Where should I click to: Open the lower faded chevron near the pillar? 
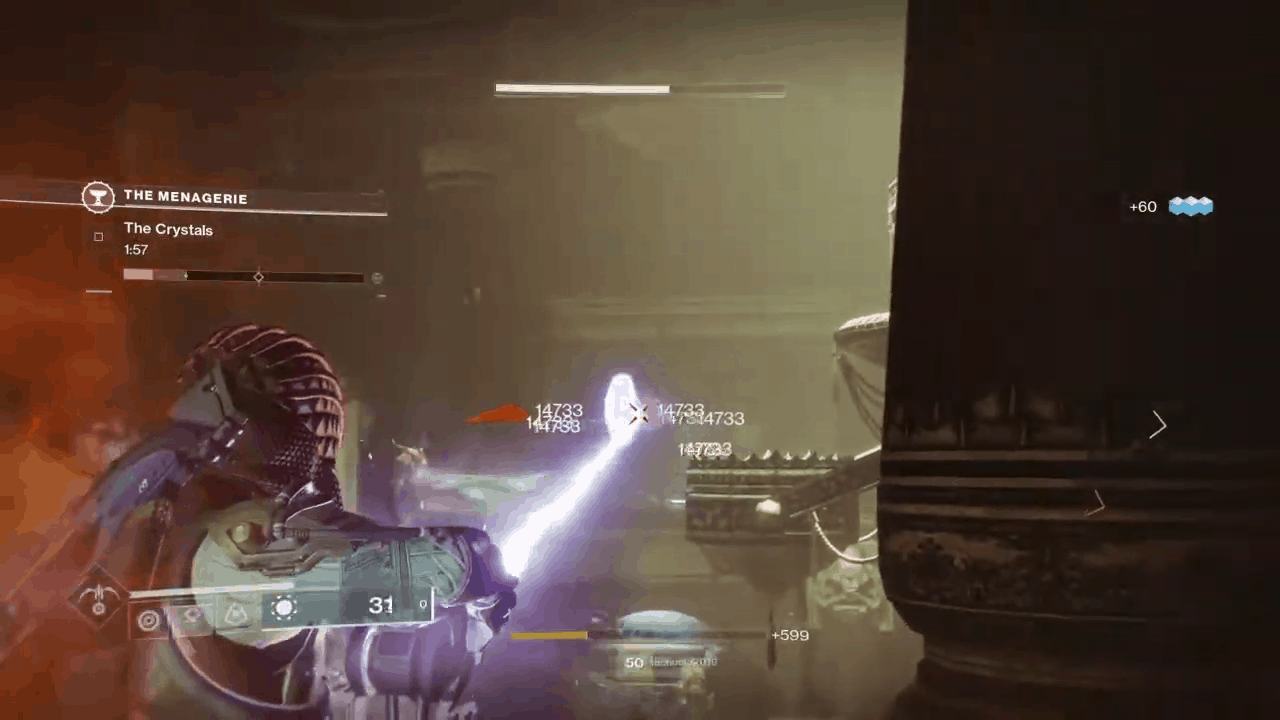[1096, 503]
